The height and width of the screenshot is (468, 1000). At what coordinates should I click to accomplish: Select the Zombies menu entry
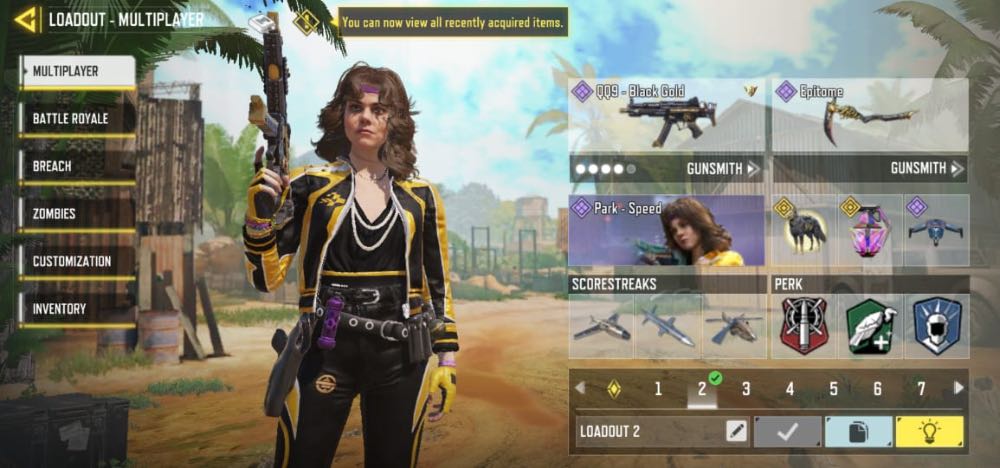pyautogui.click(x=77, y=214)
